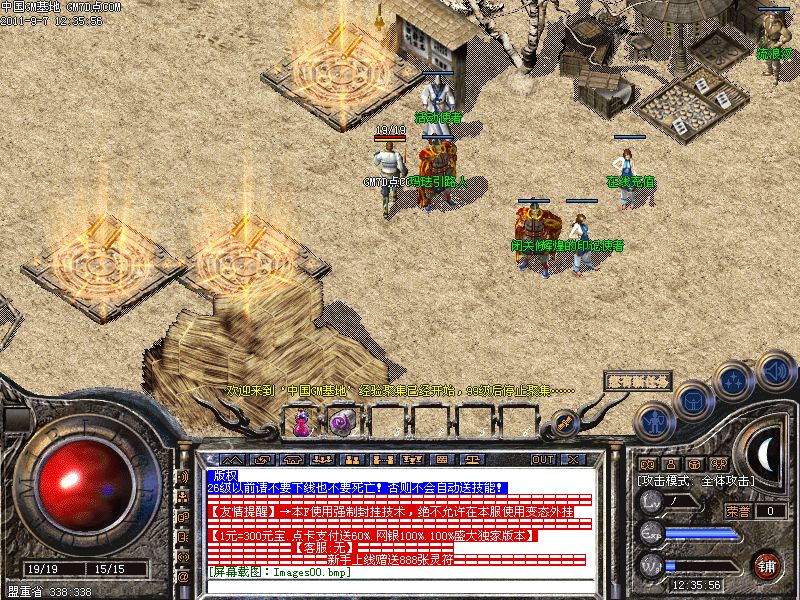Click the gold satellite icon right of belt
The width and height of the screenshot is (800, 600).
point(565,423)
